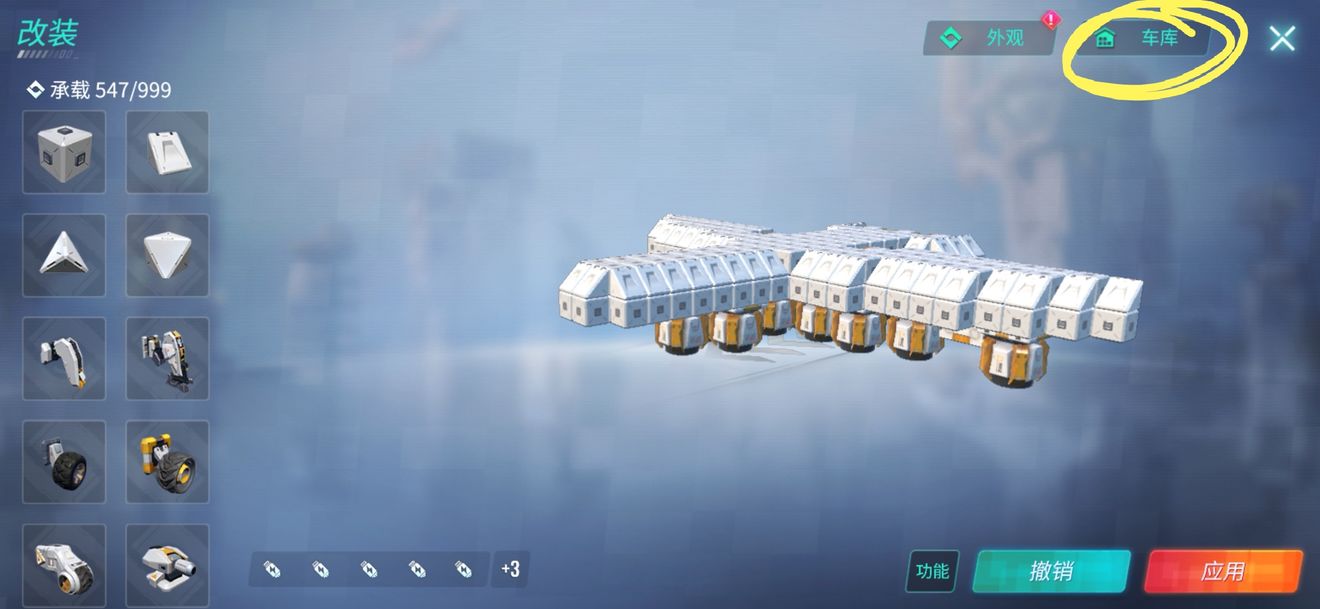Select the white cube block part
Image resolution: width=1320 pixels, height=609 pixels.
coord(64,152)
